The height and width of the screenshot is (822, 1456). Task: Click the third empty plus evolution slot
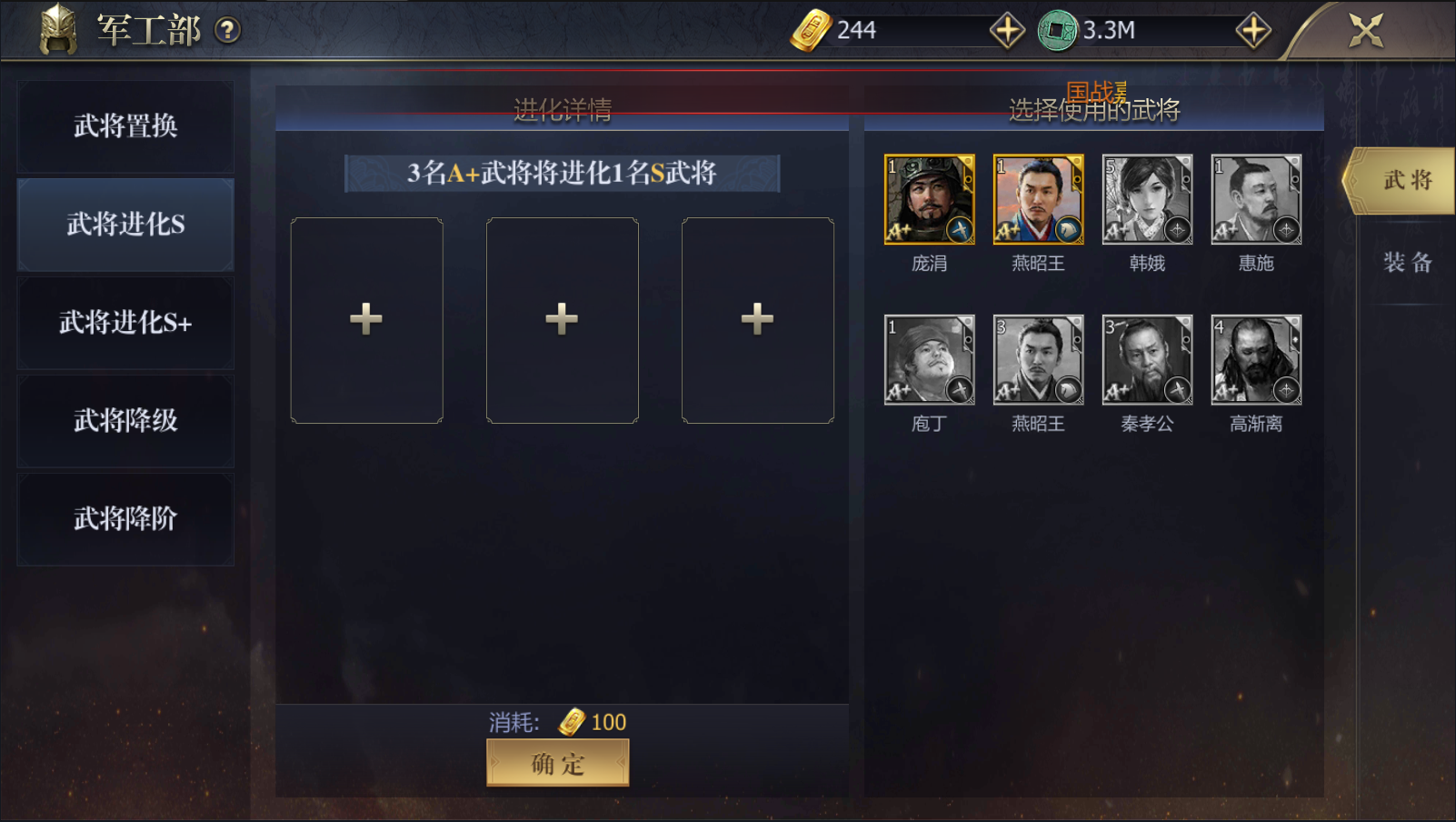[756, 320]
